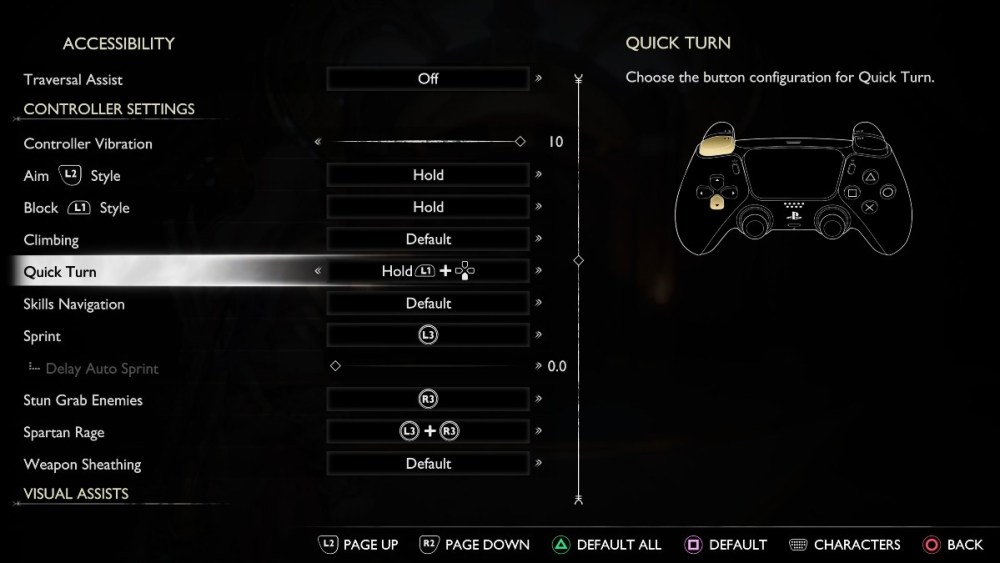This screenshot has height=563, width=1000.
Task: Click the left arrow beside Quick Turn
Action: click(318, 271)
